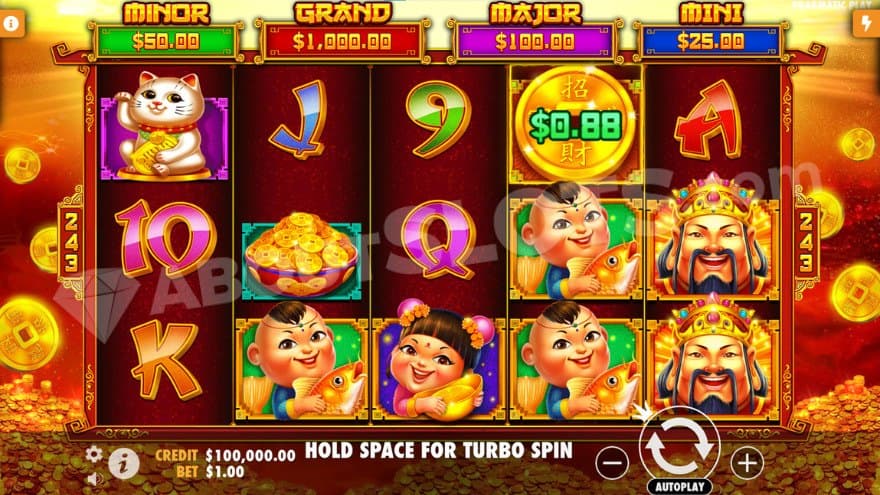Spin the reels with the circular arrows button
The height and width of the screenshot is (495, 880).
tap(679, 450)
